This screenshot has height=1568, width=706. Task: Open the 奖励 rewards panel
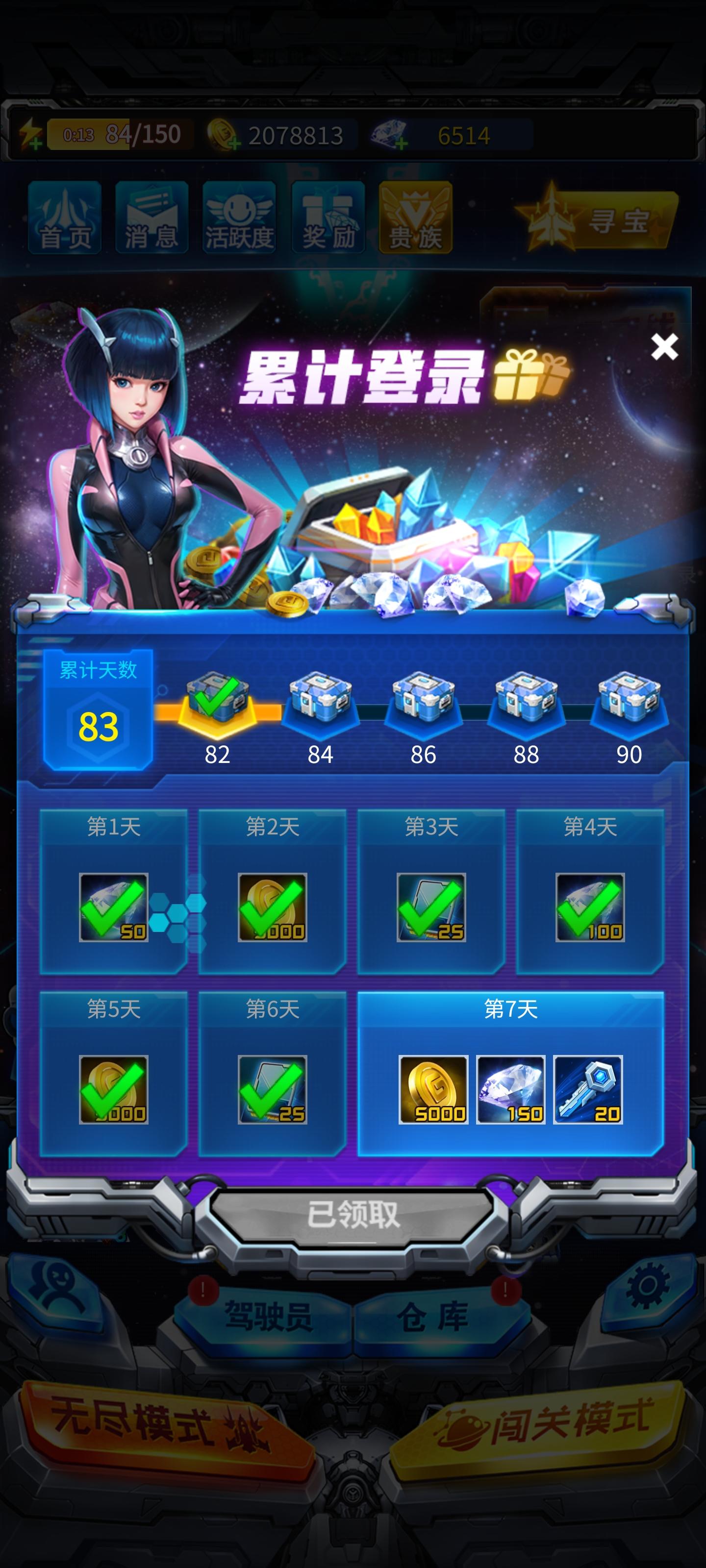[x=327, y=219]
